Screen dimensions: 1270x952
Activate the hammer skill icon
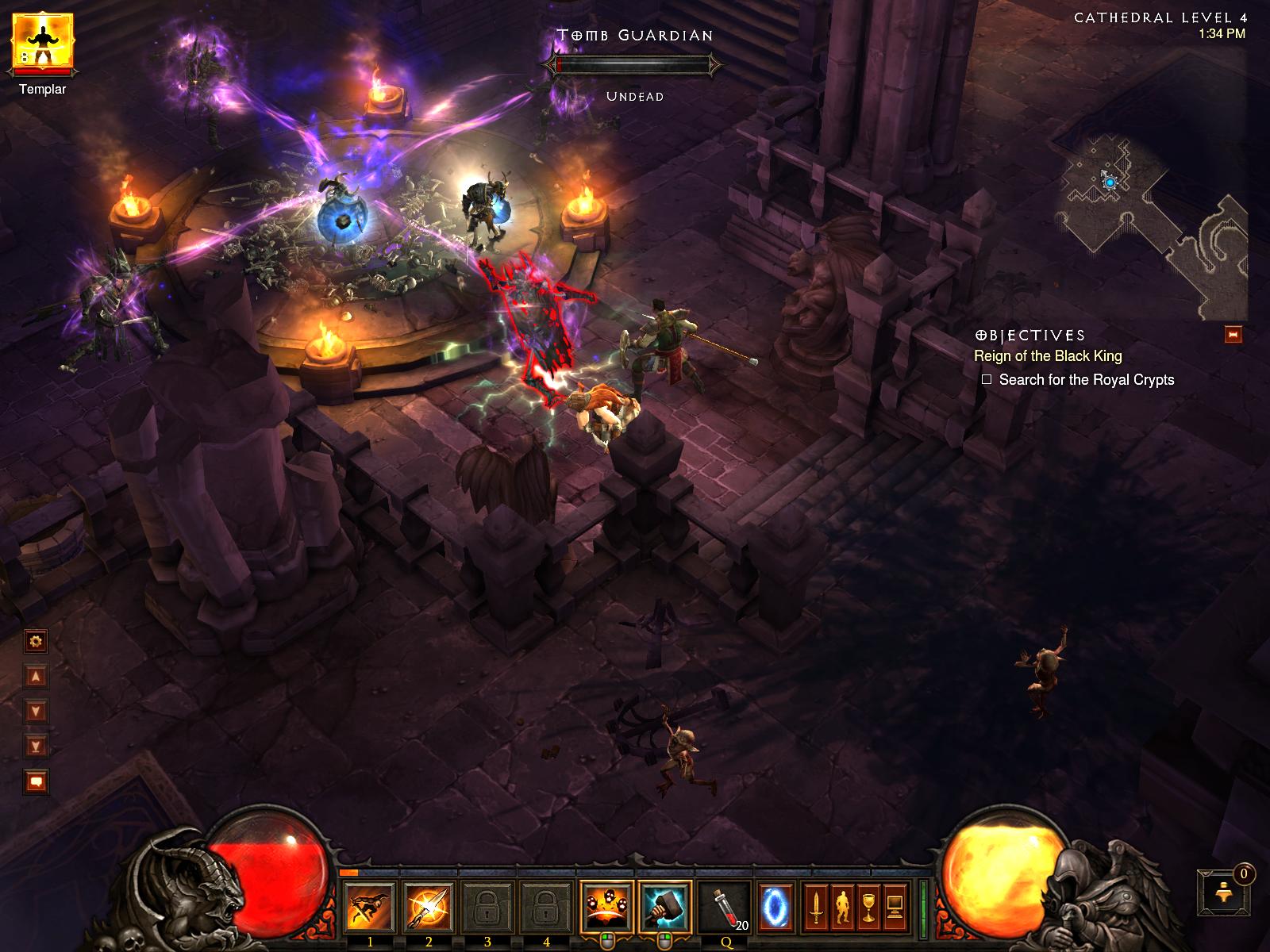click(665, 908)
